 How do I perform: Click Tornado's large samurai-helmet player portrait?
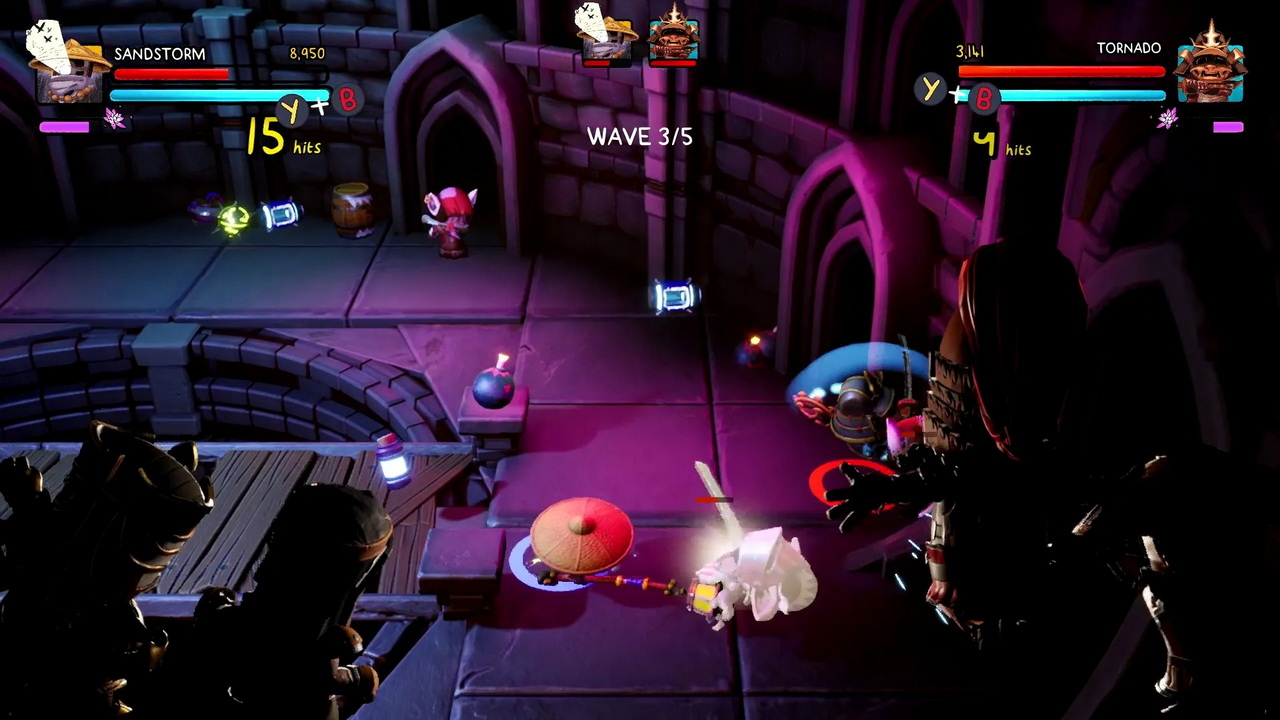(1209, 66)
